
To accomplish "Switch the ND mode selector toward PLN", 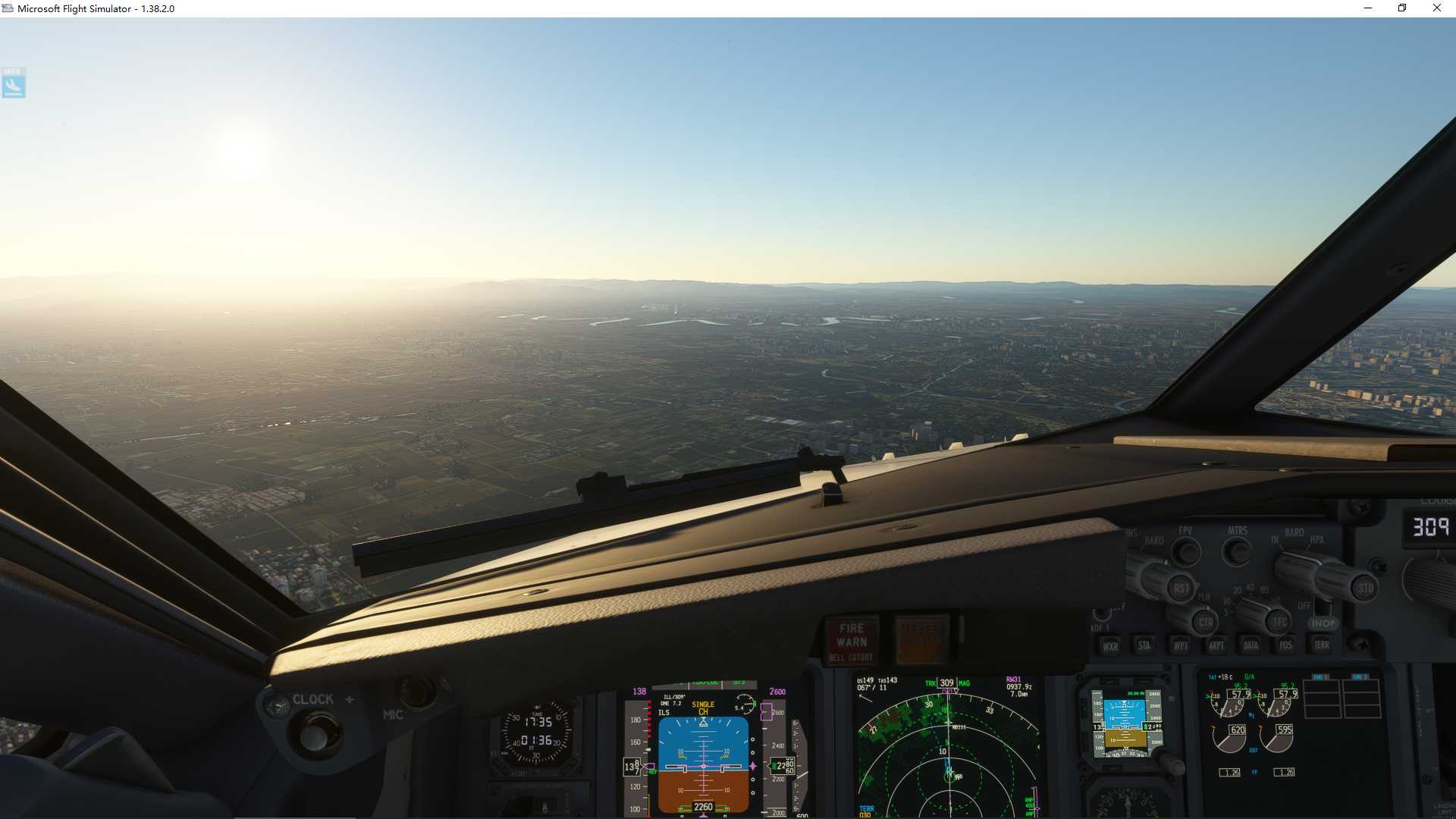I will 1204,621.
